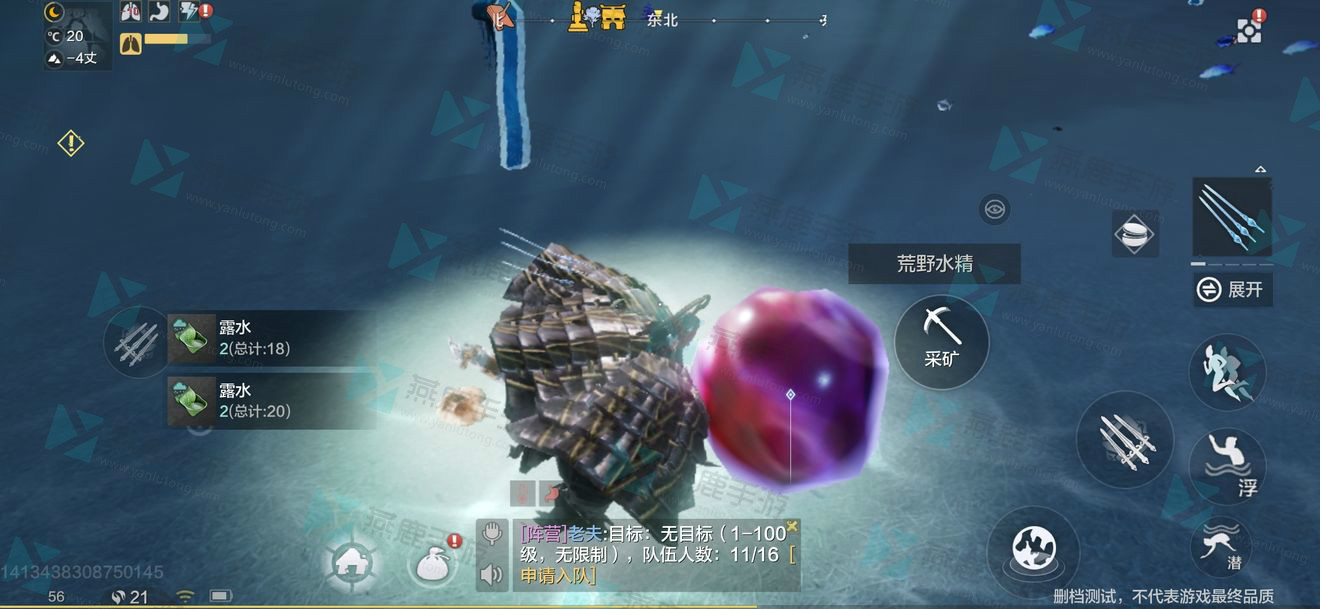Open the top-right menu icon with alert
1320x609 pixels.
pos(1249,29)
